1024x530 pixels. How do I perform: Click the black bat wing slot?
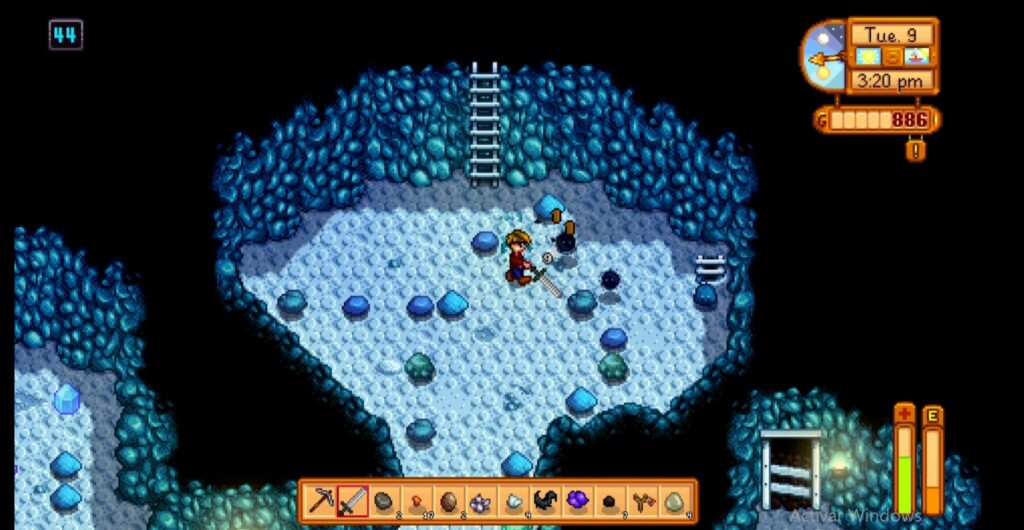tap(546, 500)
